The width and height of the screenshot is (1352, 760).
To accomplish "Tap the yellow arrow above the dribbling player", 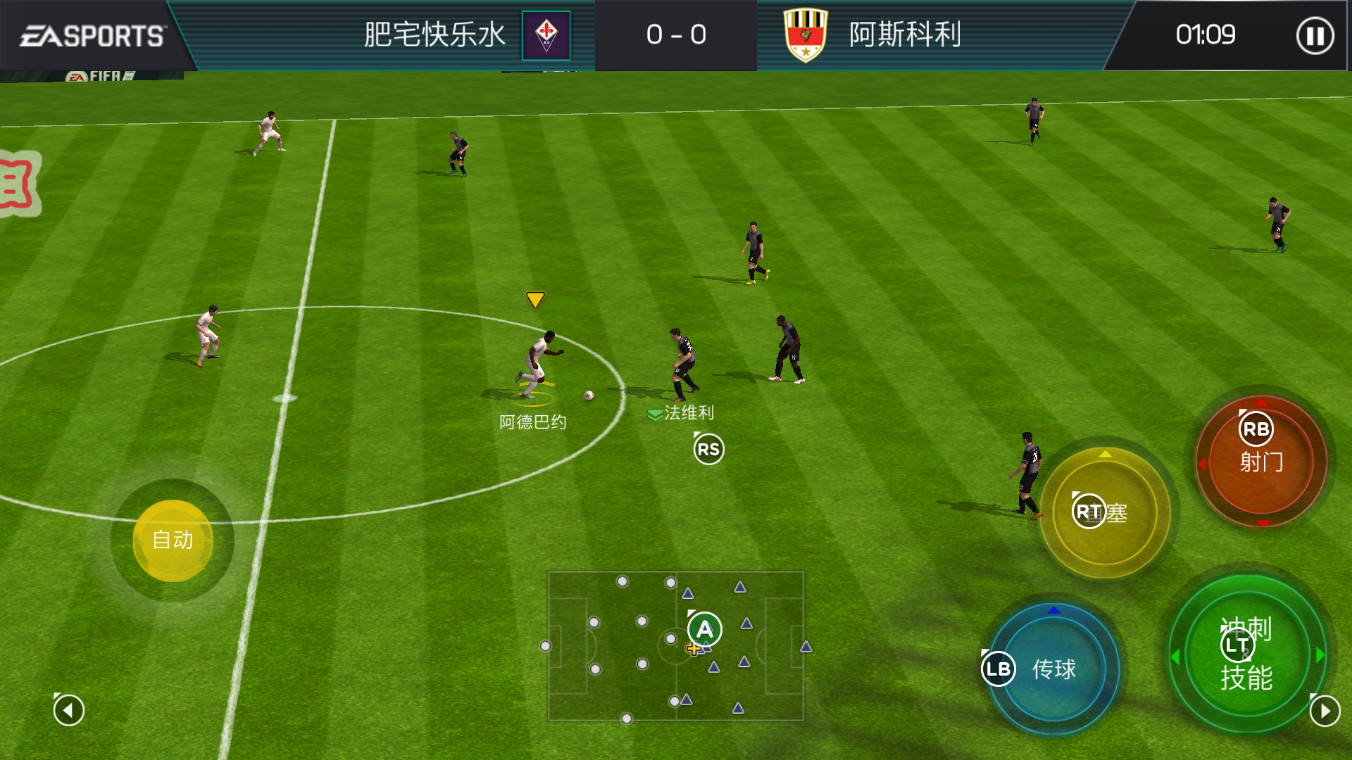I will pos(534,297).
